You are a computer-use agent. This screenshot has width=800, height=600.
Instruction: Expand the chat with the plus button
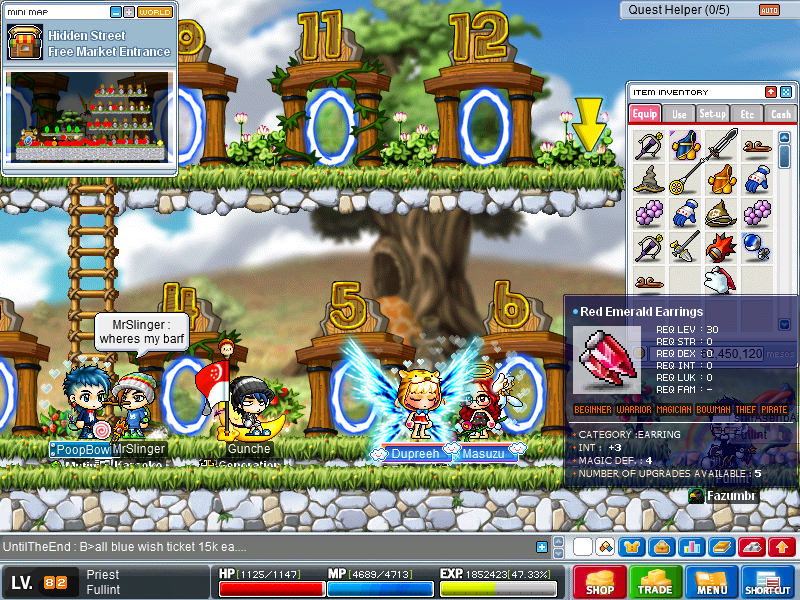point(542,547)
